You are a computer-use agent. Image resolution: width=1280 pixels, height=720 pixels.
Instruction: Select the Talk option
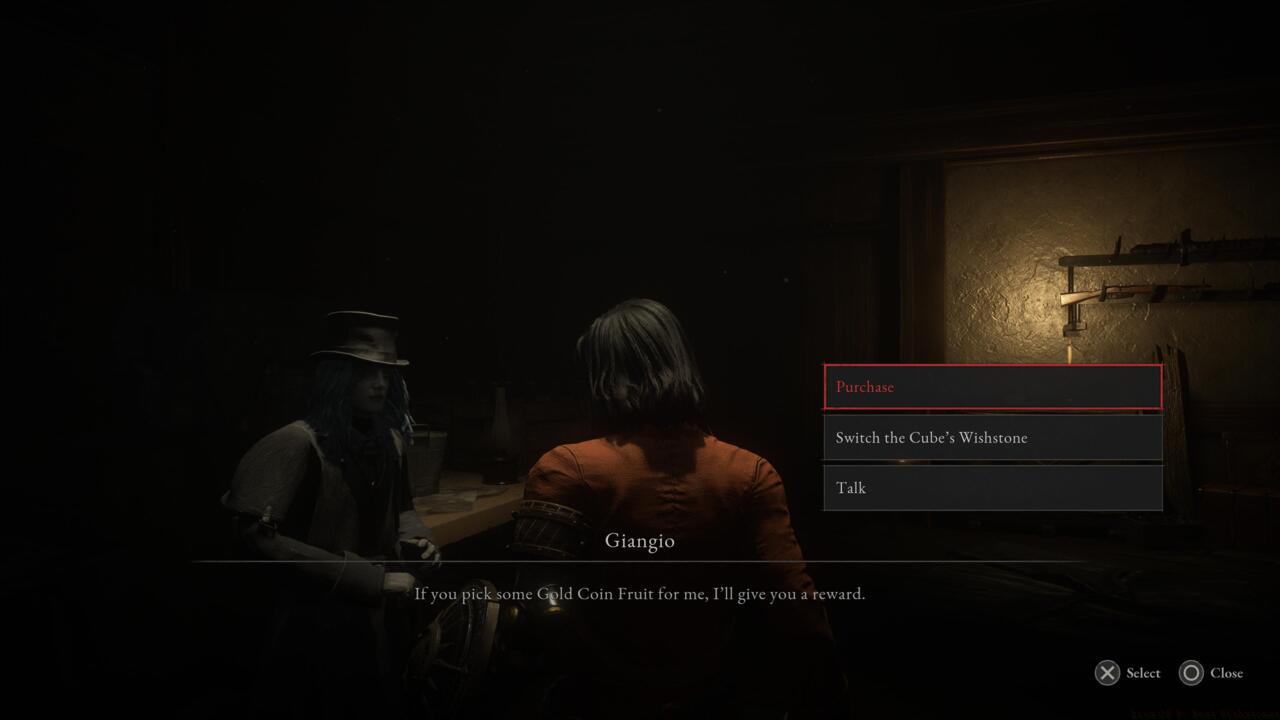(990, 487)
